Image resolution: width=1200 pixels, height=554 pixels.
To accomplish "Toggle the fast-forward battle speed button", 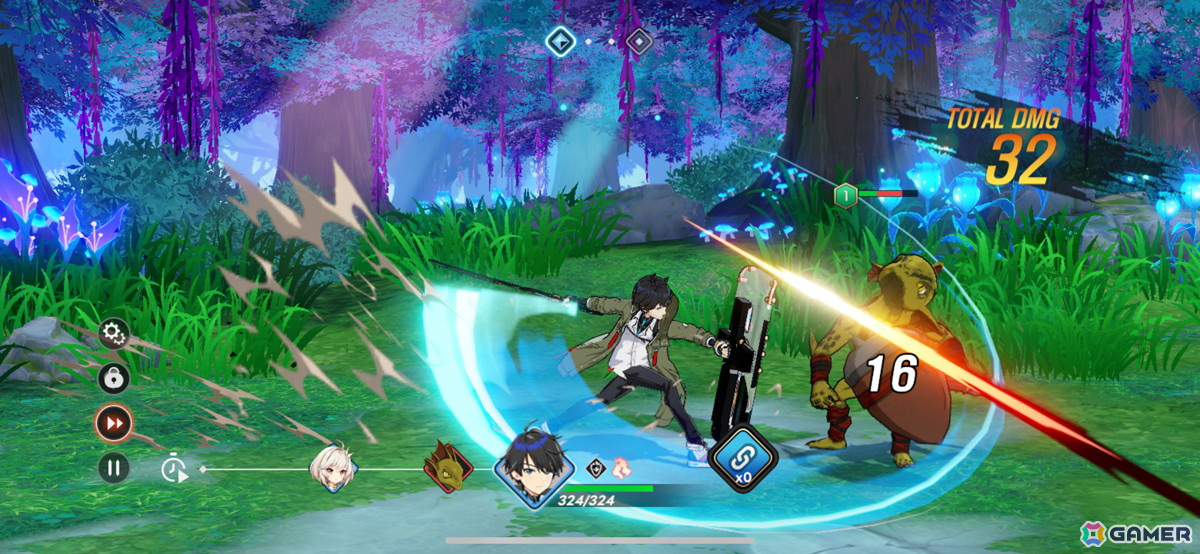I will click(x=113, y=423).
